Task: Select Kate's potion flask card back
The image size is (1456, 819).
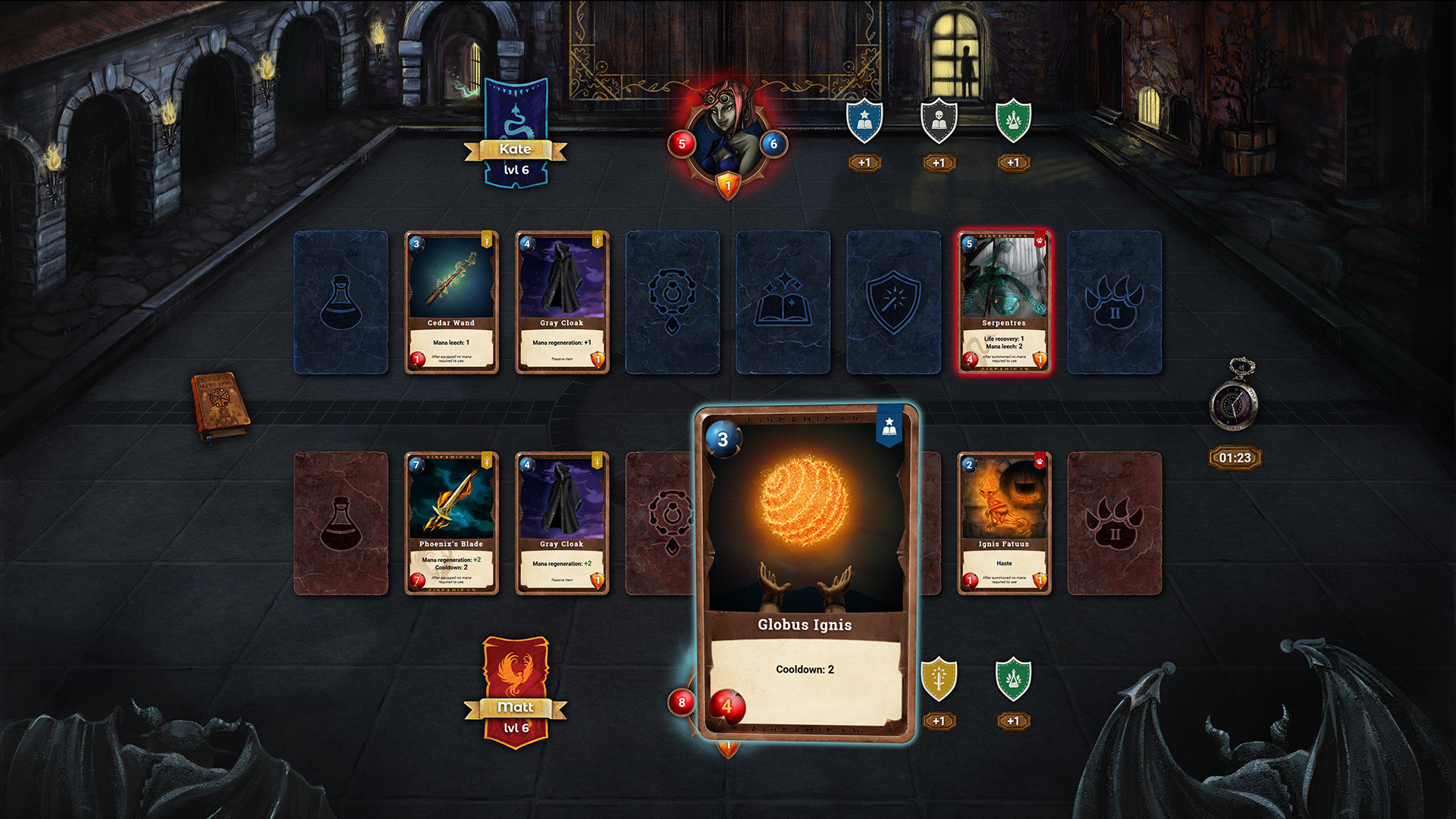Action: coord(342,301)
